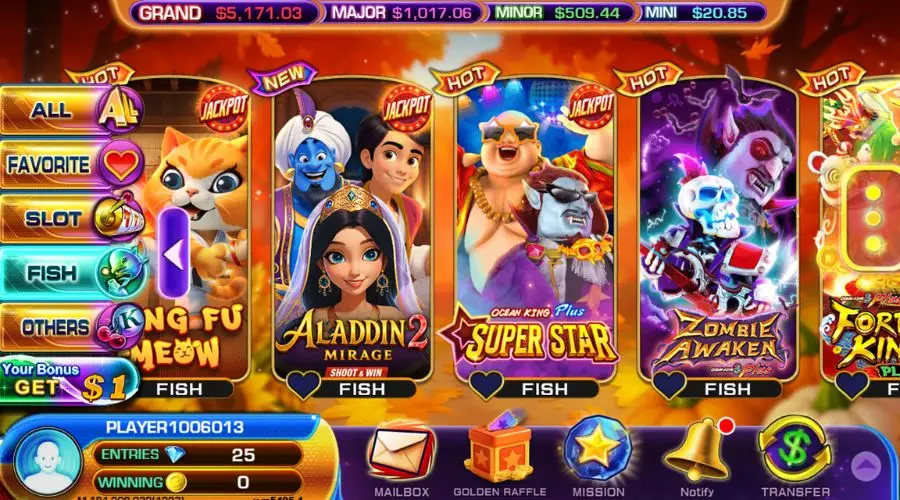Open the Transfer dollar icon

click(794, 450)
